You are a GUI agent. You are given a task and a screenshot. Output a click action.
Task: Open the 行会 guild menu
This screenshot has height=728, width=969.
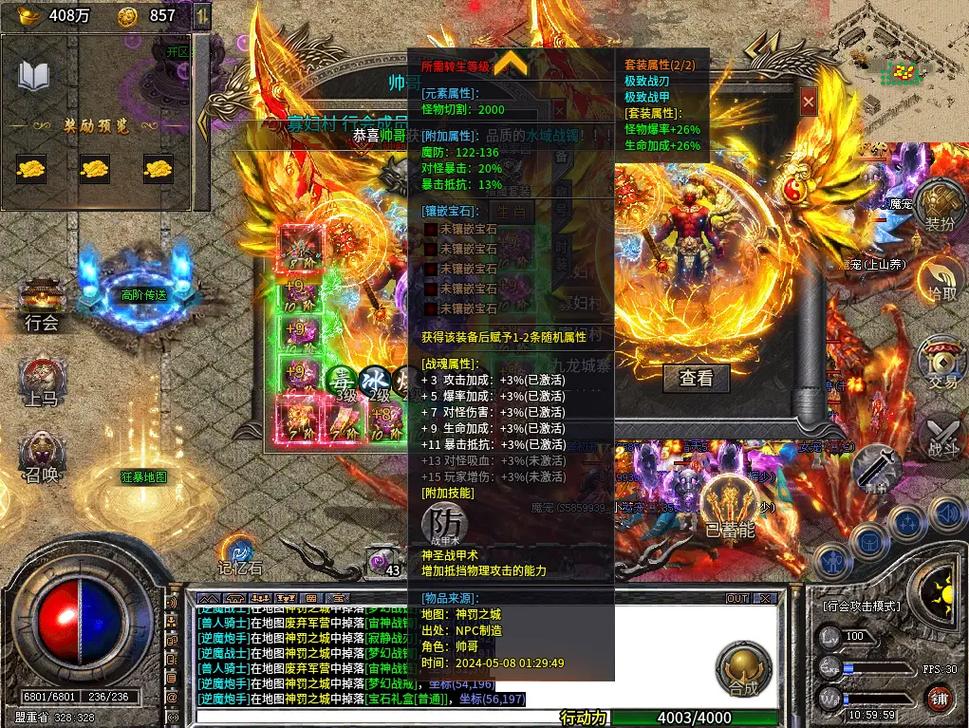[x=42, y=304]
